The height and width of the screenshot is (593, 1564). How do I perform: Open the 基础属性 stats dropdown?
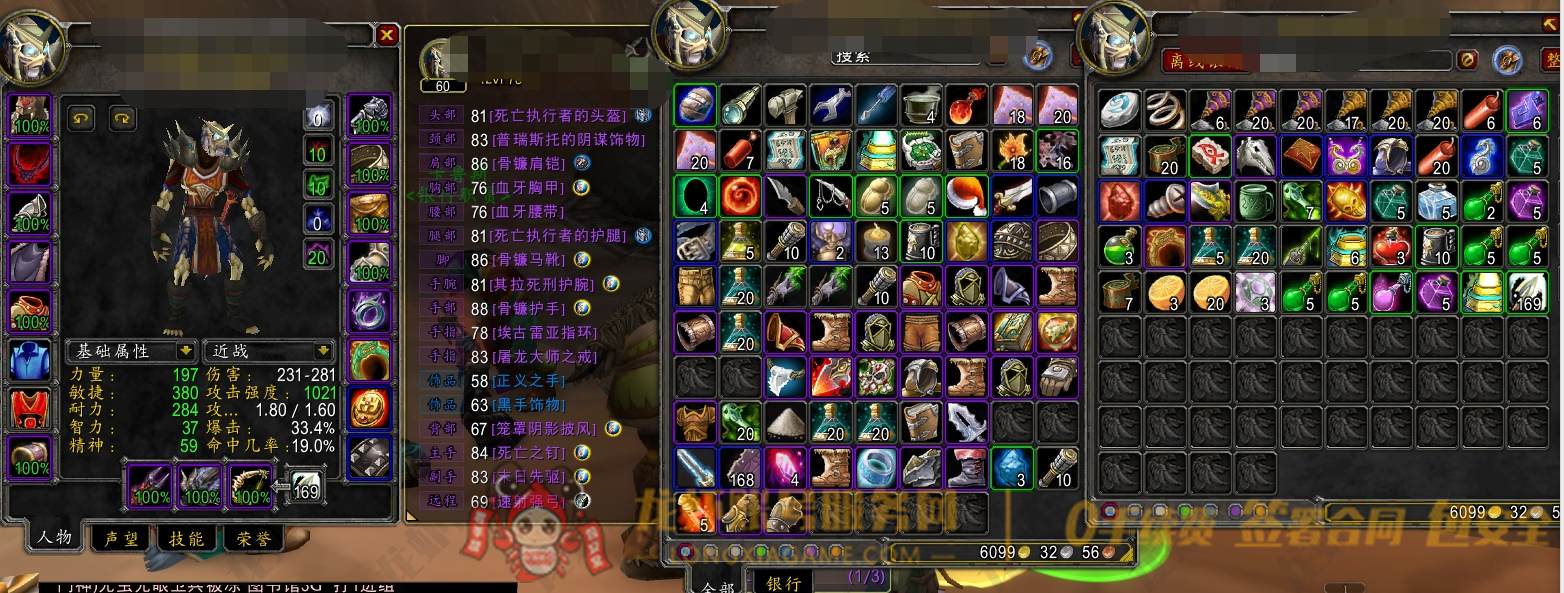(130, 351)
